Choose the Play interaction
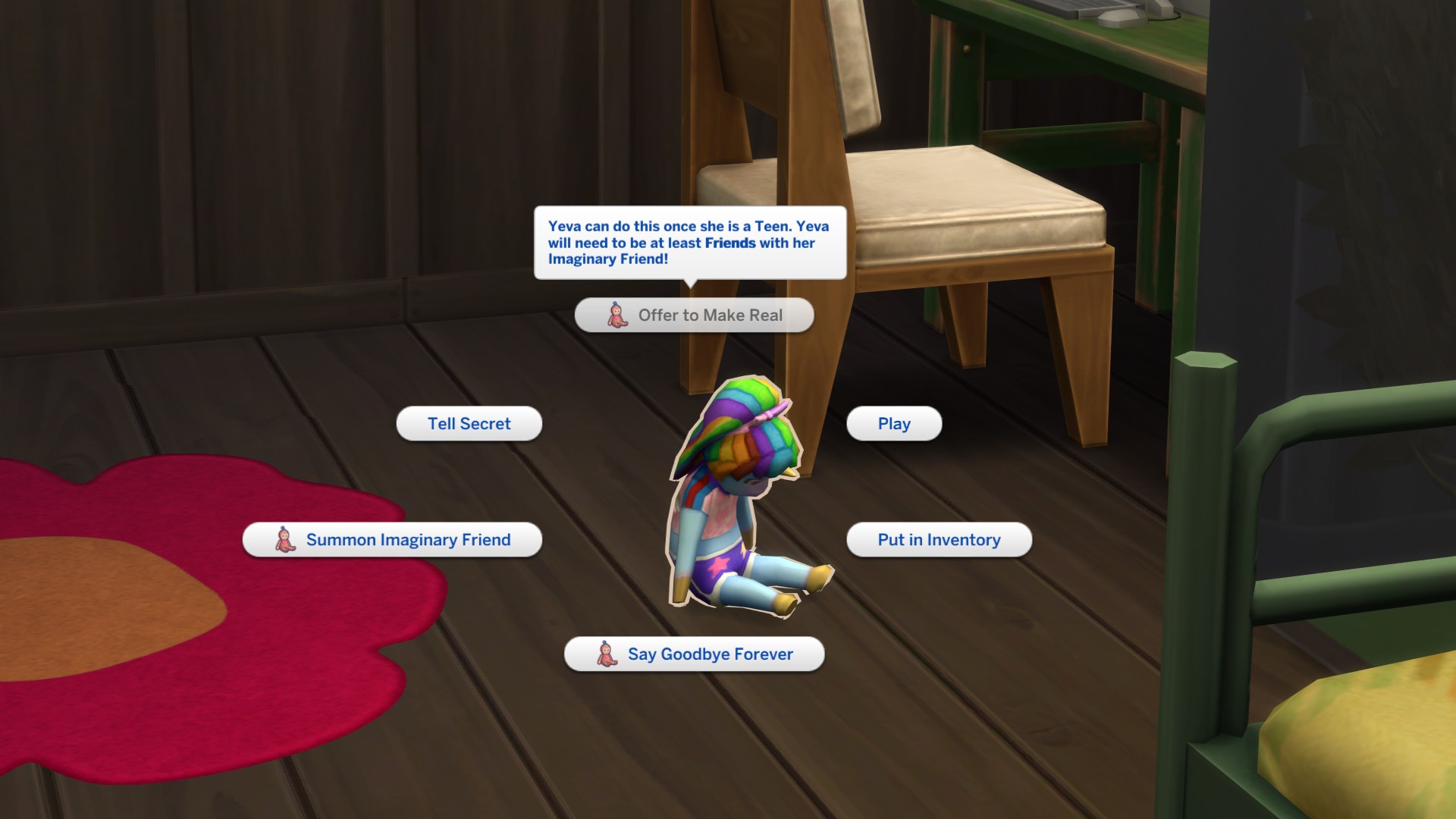Viewport: 1456px width, 819px height. 893,423
